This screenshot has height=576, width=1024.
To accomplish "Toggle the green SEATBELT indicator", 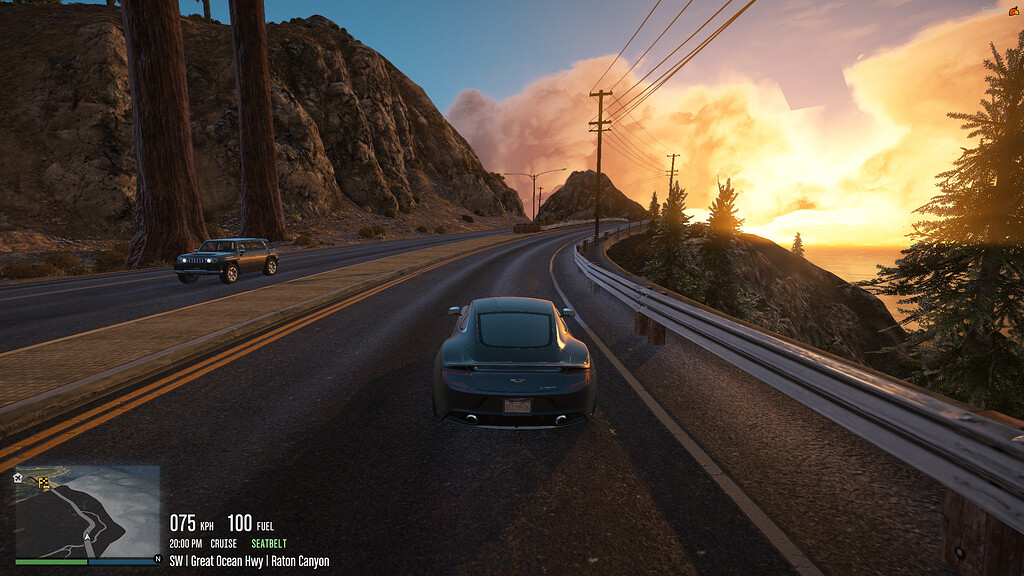I will 269,544.
